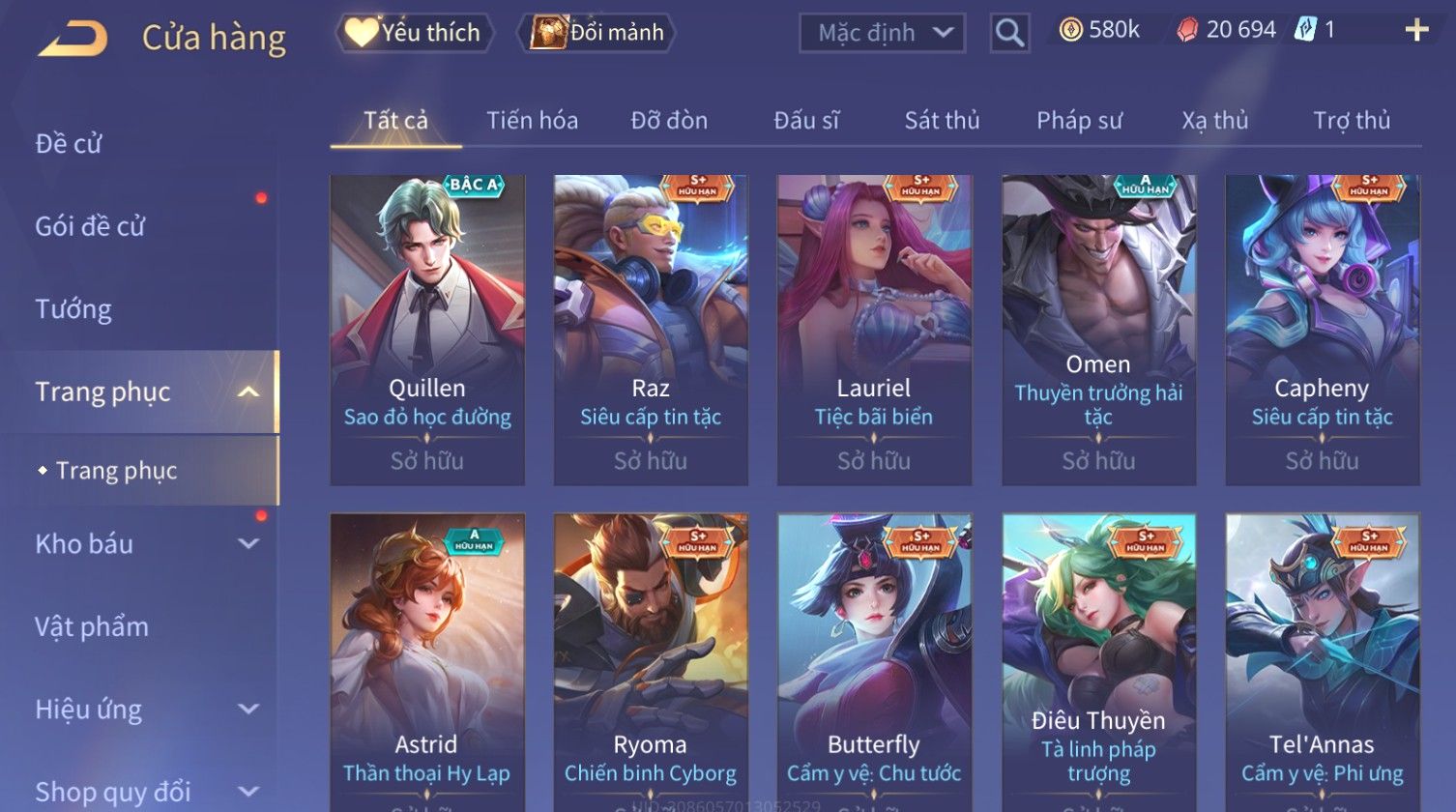Open the Gói đề cử section

tap(90, 226)
